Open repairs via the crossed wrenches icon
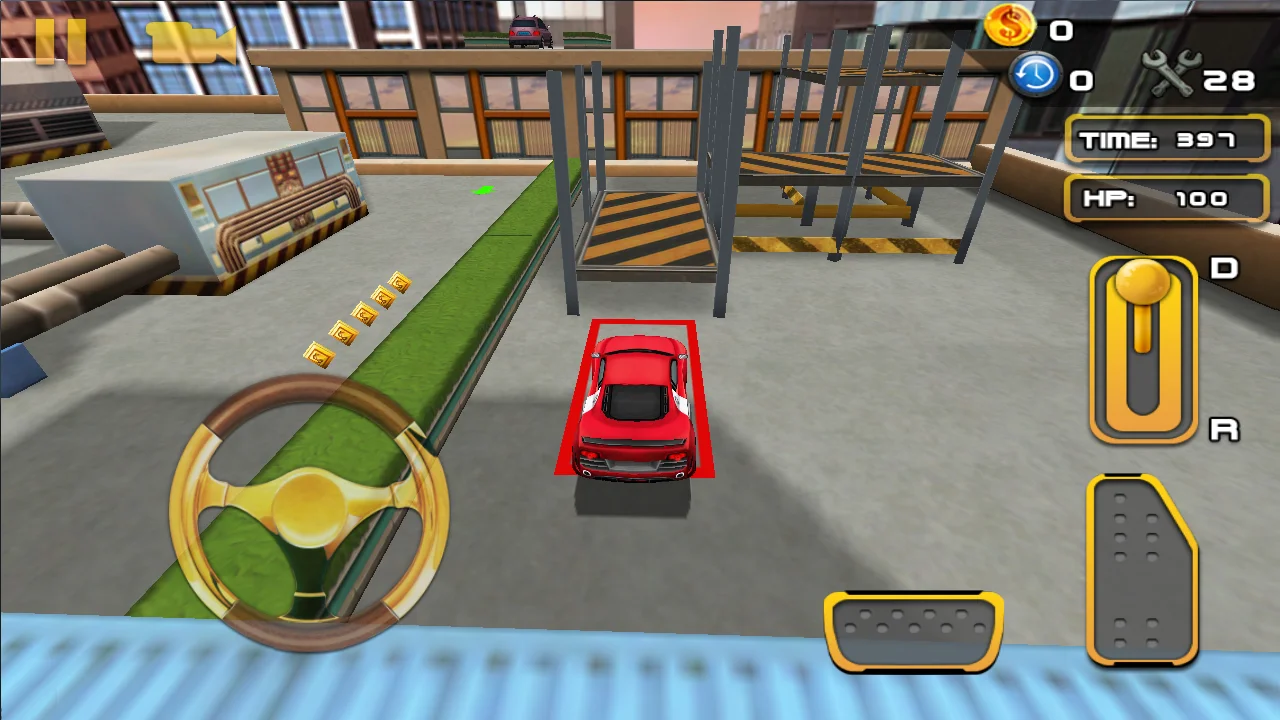 pyautogui.click(x=1172, y=71)
